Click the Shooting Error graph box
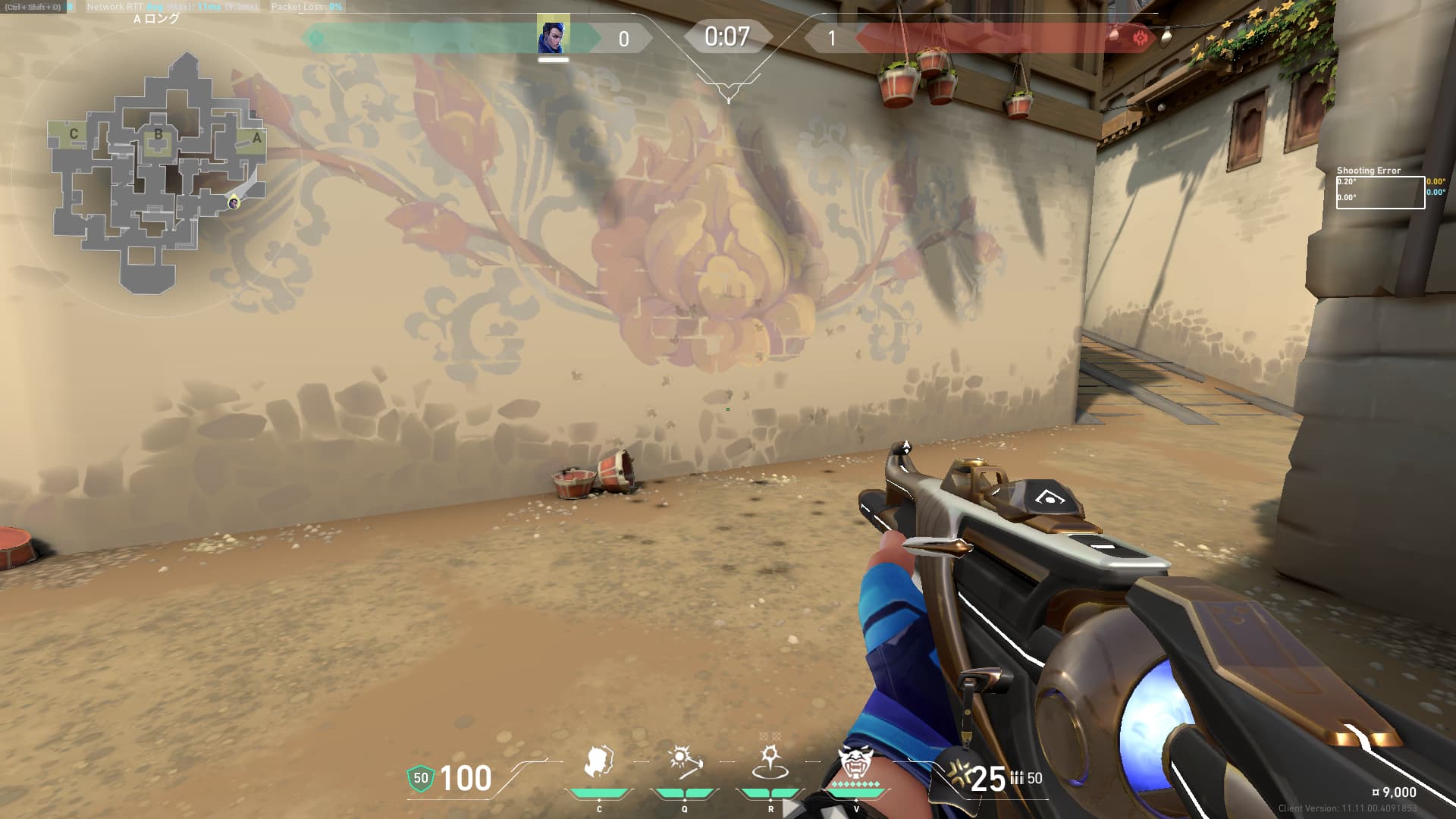Screen dimensions: 1456x819 1379,192
